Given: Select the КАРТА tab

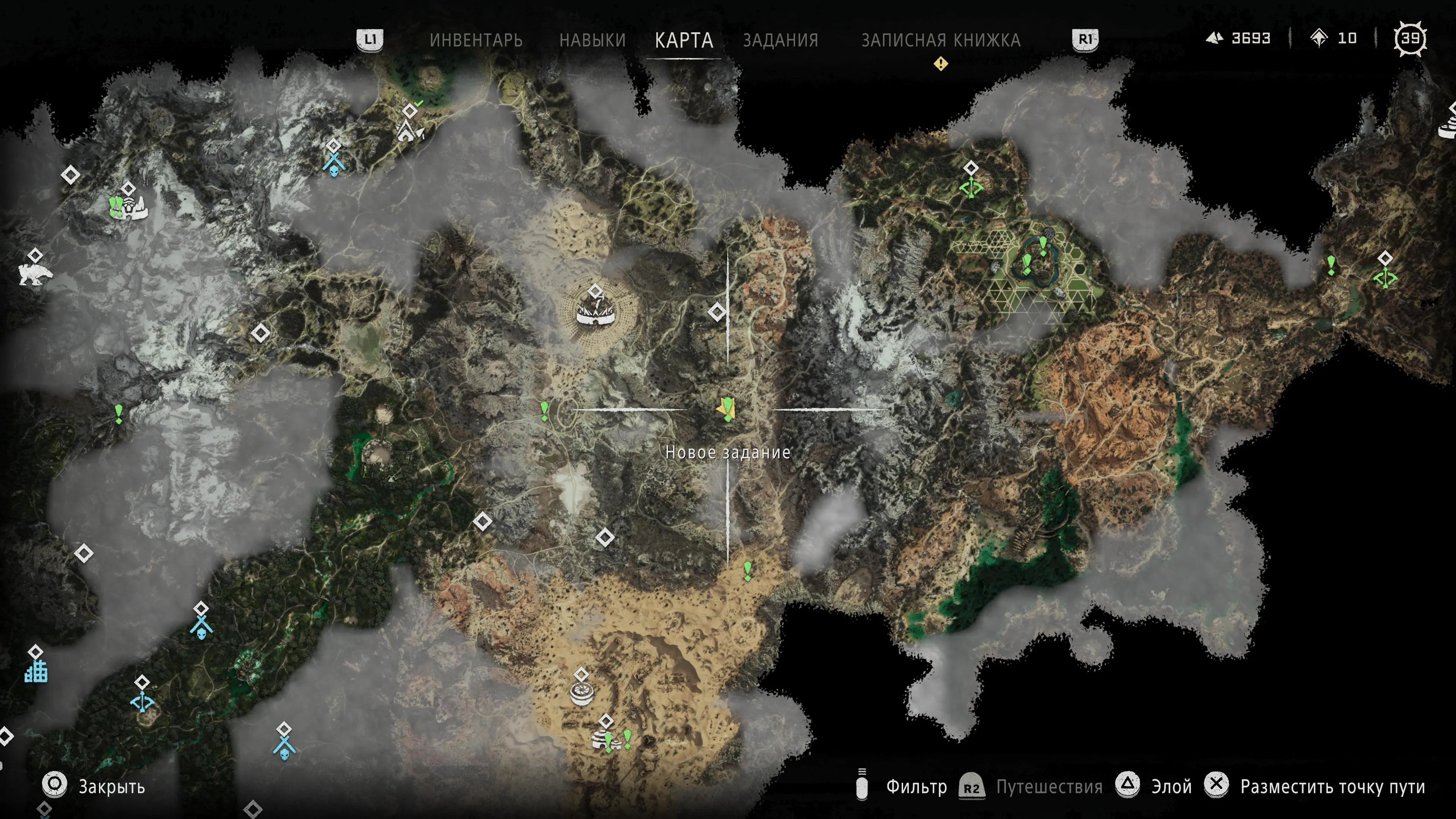Looking at the screenshot, I should pyautogui.click(x=684, y=40).
